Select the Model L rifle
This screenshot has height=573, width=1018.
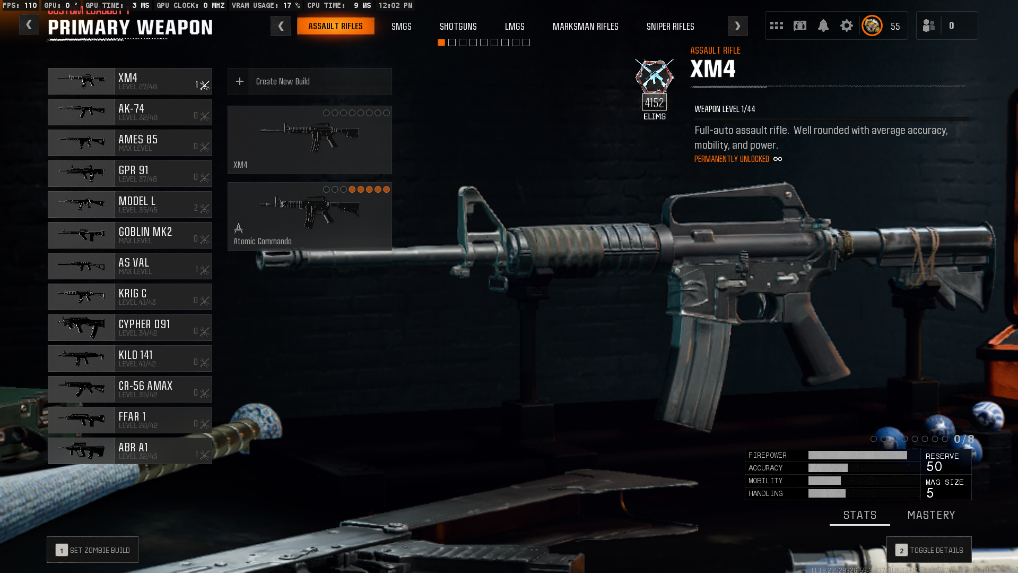(x=129, y=205)
